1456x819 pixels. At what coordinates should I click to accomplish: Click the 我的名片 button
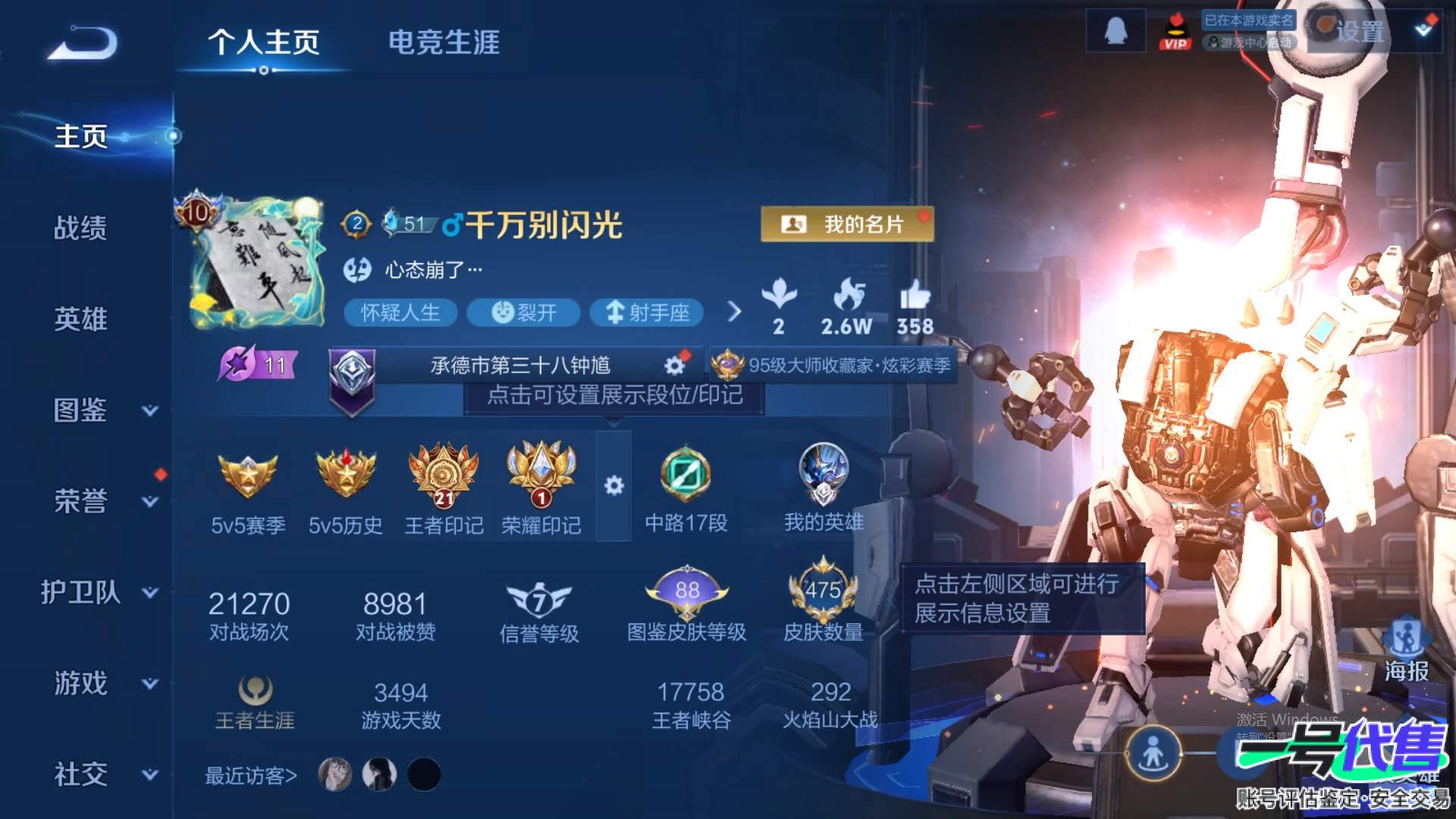pyautogui.click(x=847, y=224)
